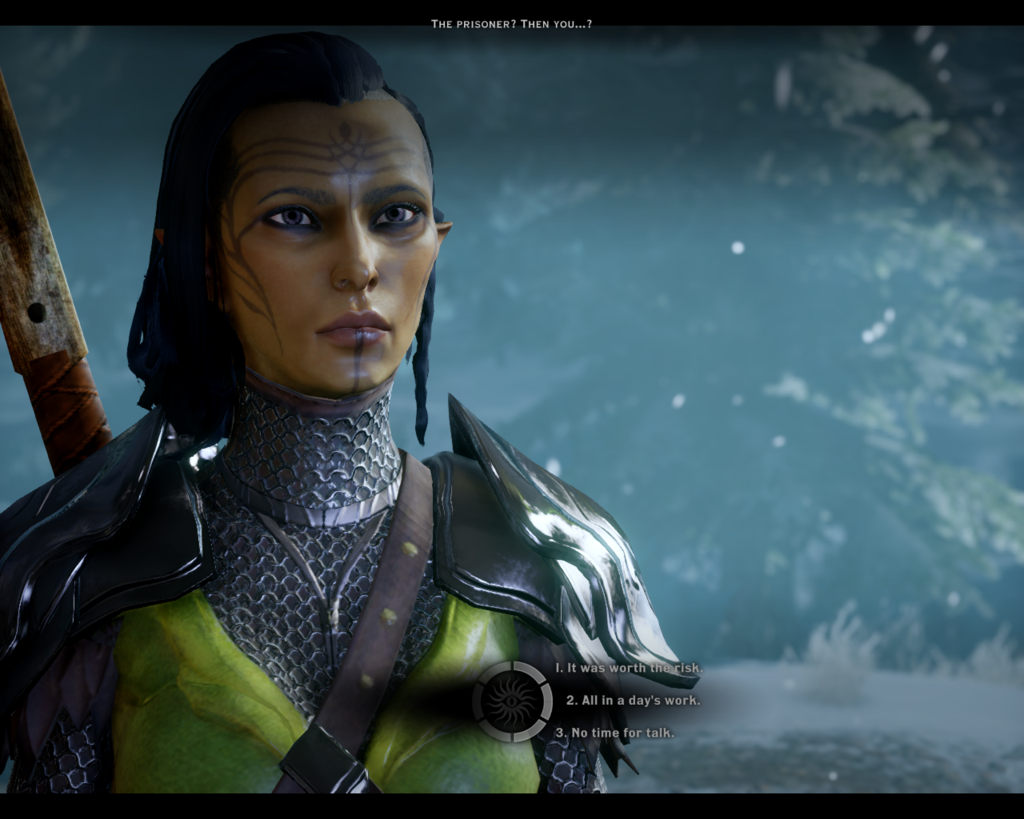
Task: Choose "It was worth the risk" reply
Action: coord(629,667)
